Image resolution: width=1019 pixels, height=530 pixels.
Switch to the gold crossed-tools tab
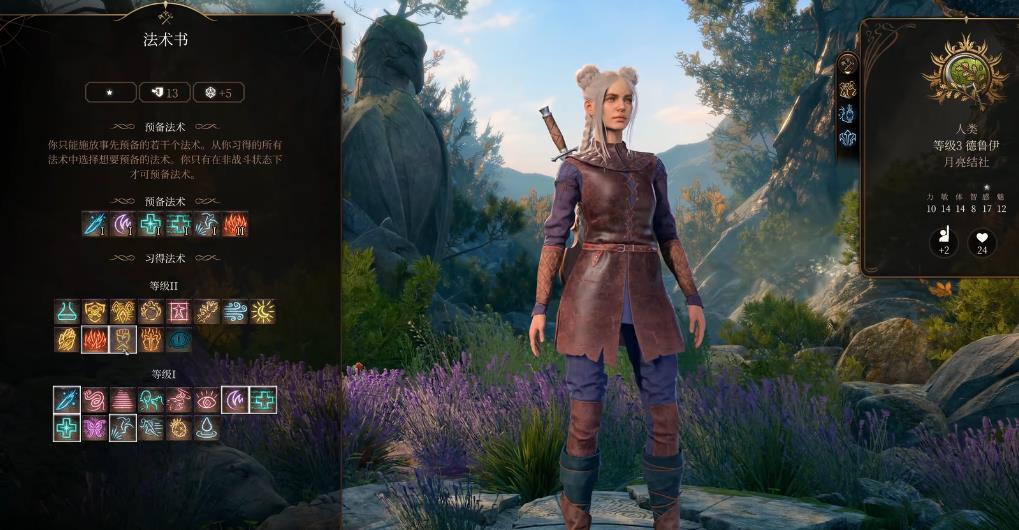[x=847, y=64]
